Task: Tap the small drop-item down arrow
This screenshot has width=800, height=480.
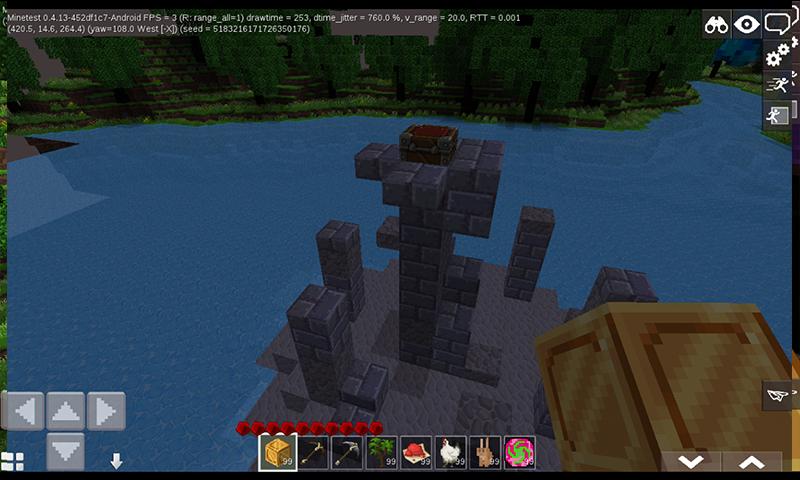Action: [x=116, y=461]
